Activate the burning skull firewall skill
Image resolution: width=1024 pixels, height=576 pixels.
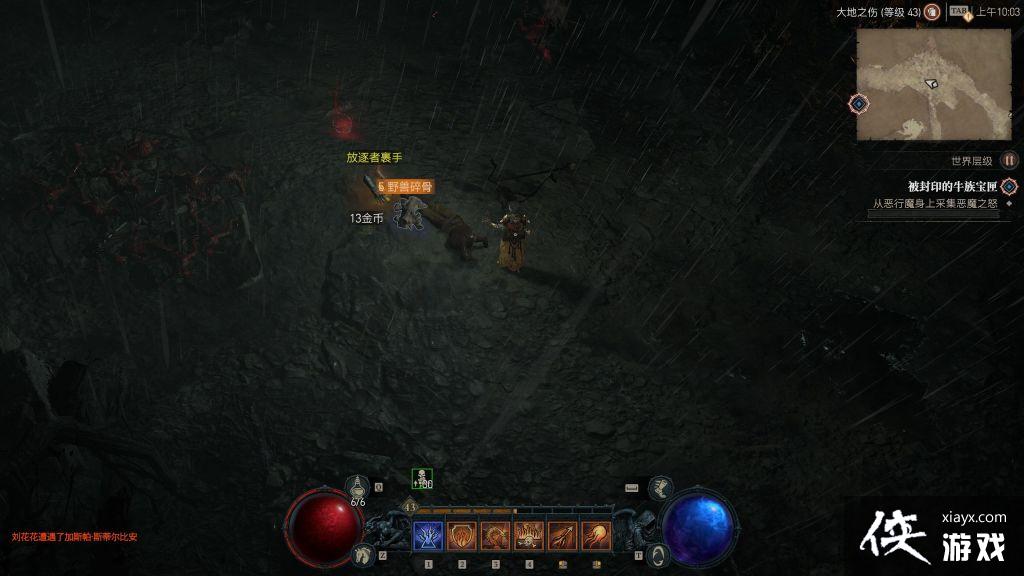(529, 537)
